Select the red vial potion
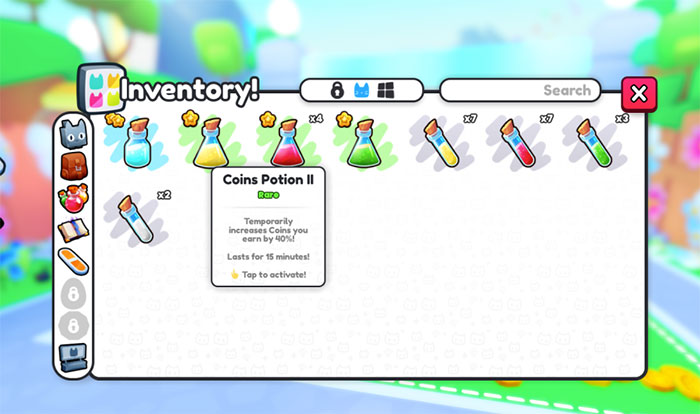The width and height of the screenshot is (700, 414). pyautogui.click(x=518, y=142)
